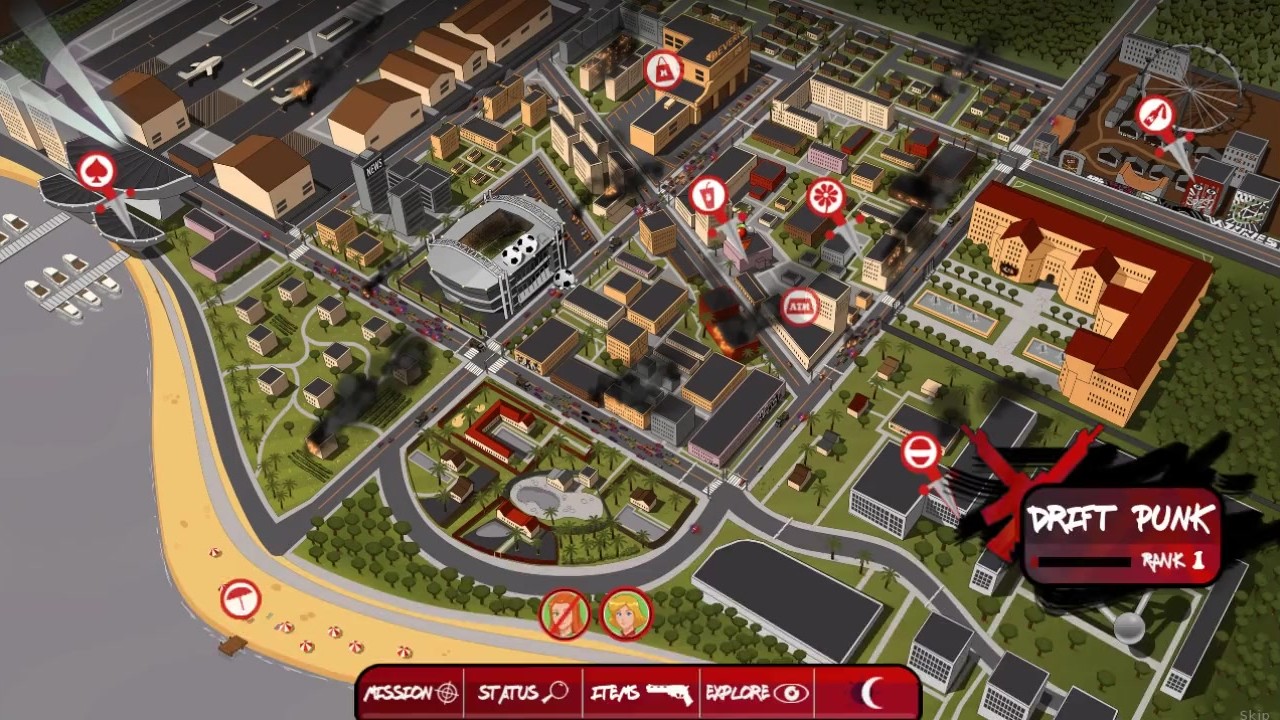Open the Items menu with gun icon
This screenshot has height=720, width=1280.
[641, 692]
